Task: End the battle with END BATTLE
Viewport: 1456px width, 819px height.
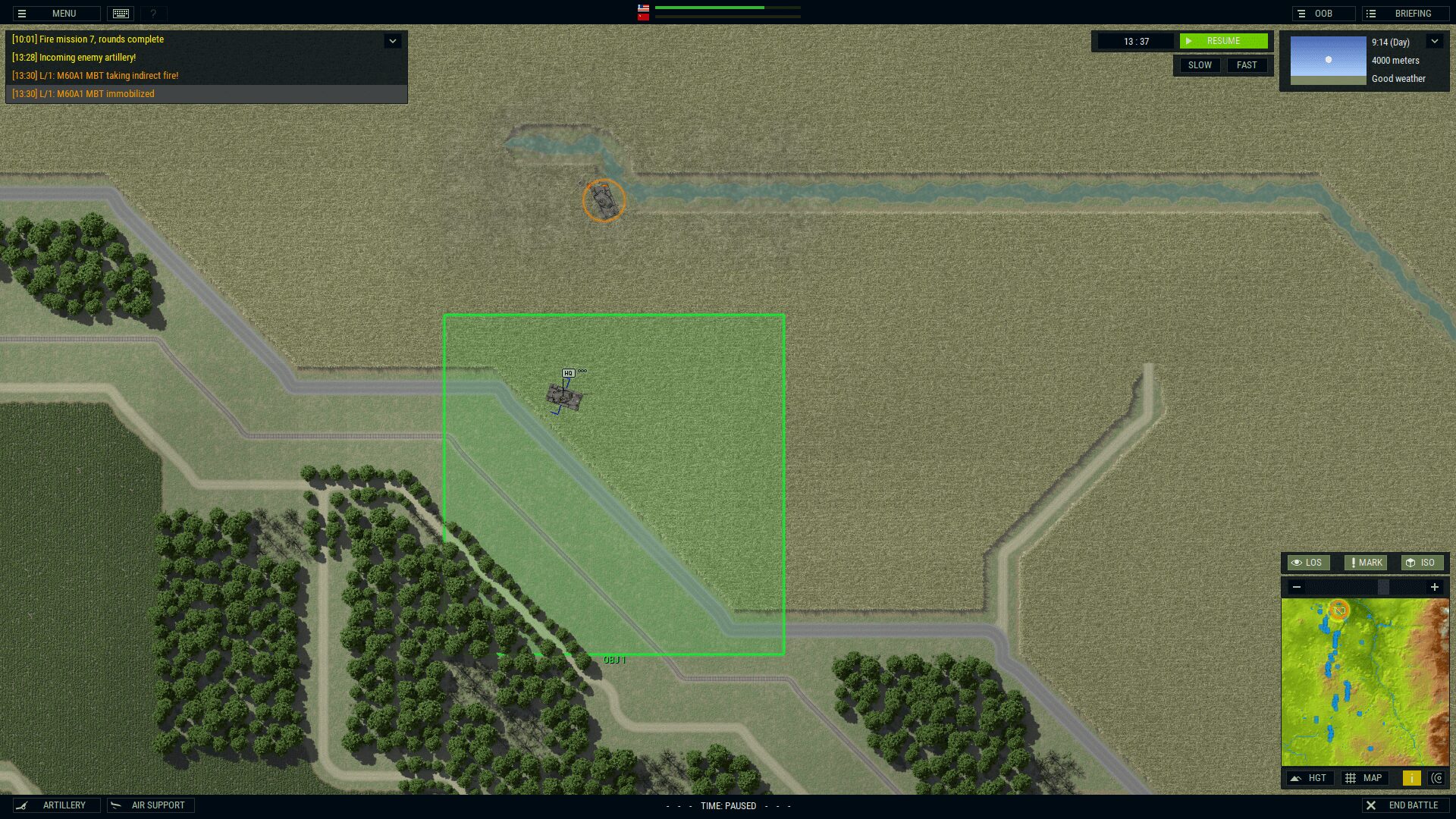Action: point(1404,805)
